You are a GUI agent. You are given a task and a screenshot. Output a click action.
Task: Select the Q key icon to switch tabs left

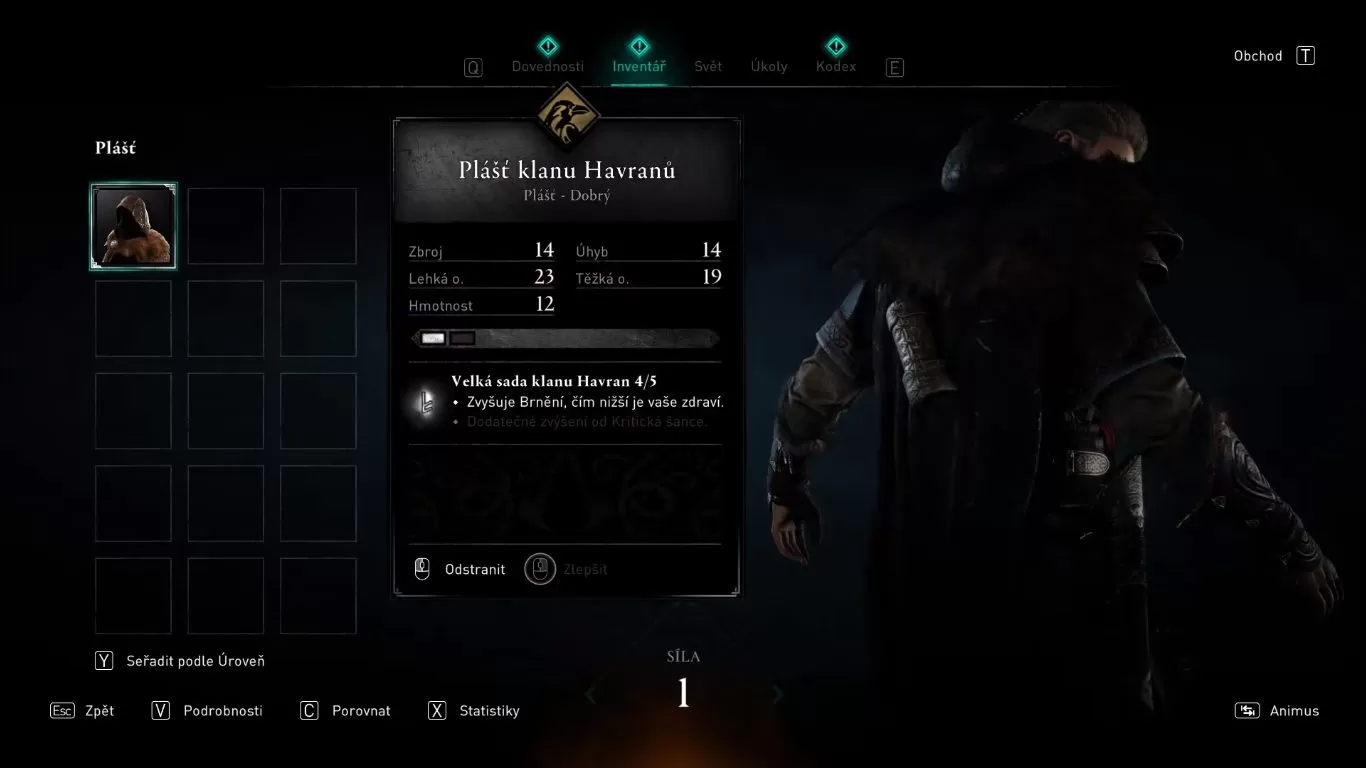[472, 67]
